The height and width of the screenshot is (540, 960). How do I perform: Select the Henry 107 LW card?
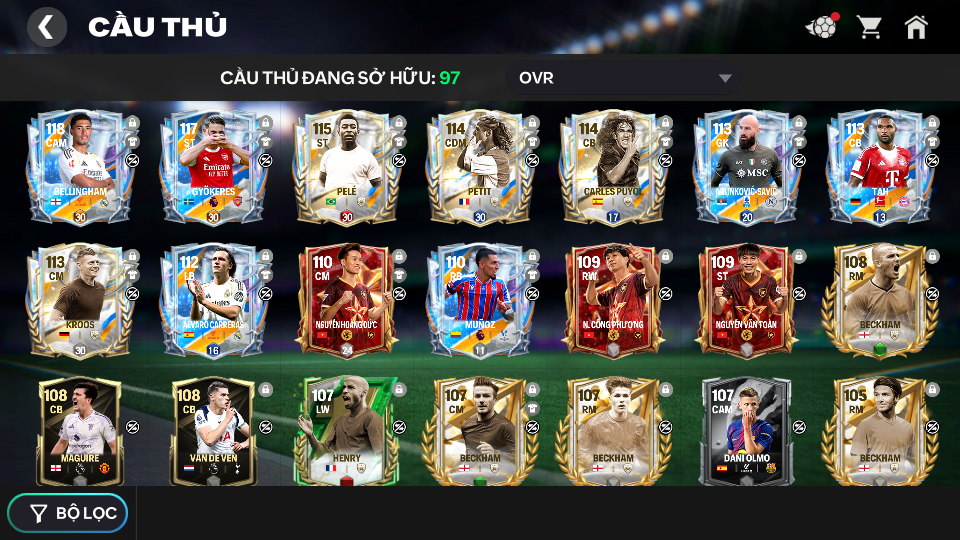[x=343, y=431]
